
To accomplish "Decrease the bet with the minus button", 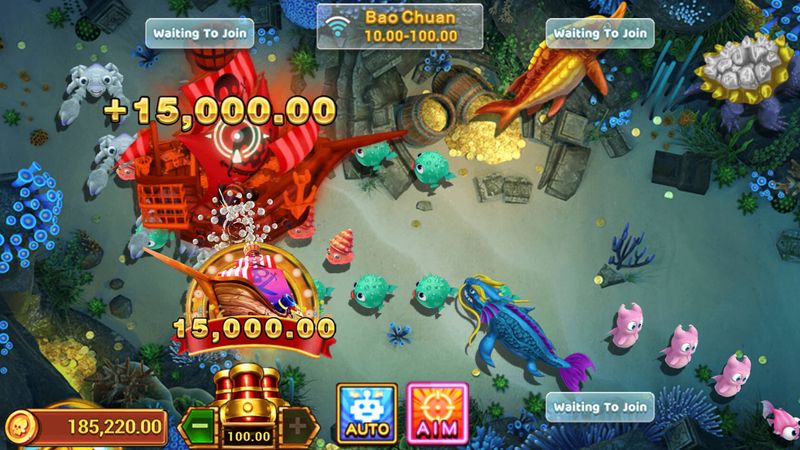I will click(200, 424).
